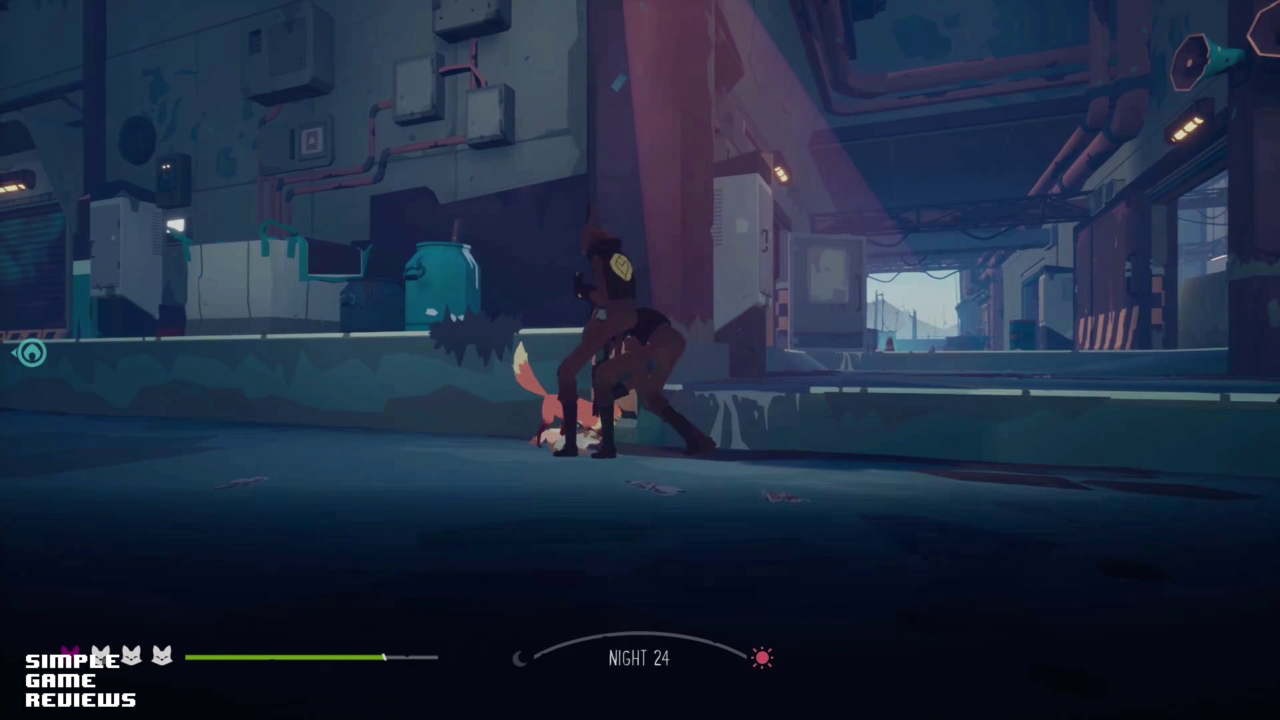The width and height of the screenshot is (1280, 720).
Task: Click the second fox cub head icon
Action: (x=101, y=655)
